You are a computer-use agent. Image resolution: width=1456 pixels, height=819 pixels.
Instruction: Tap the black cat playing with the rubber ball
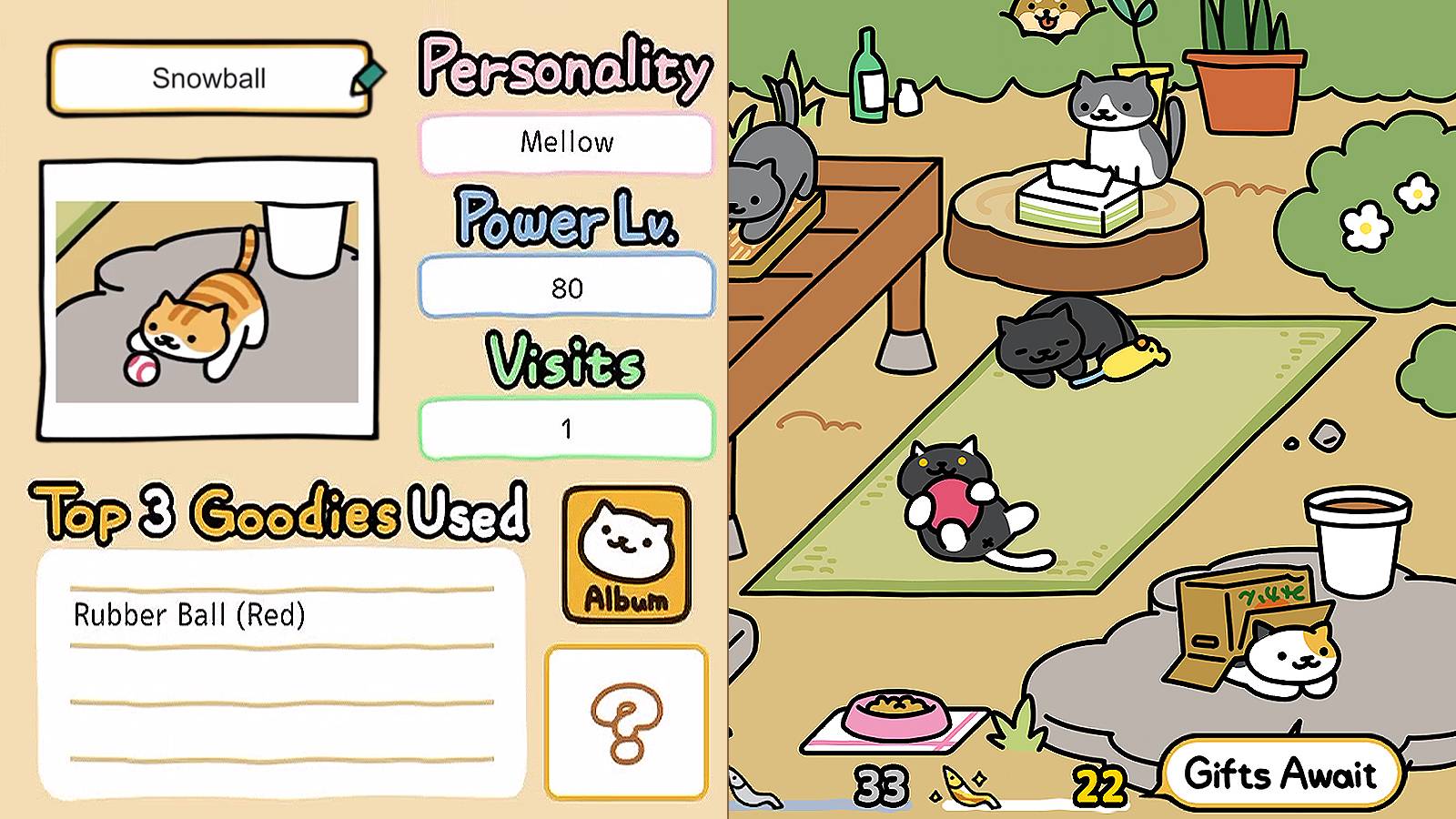(951, 496)
